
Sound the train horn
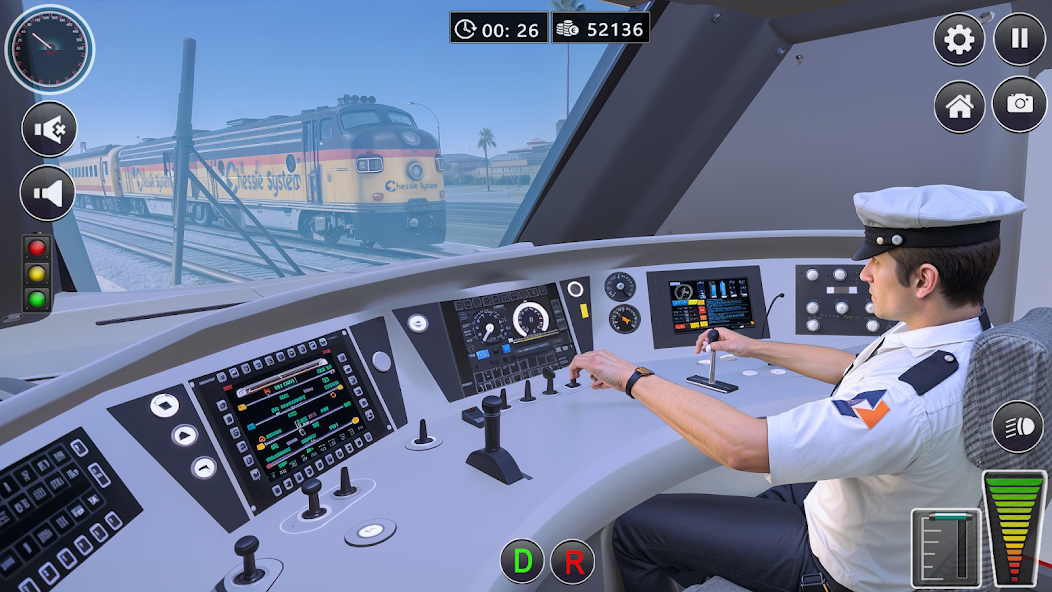(x=49, y=193)
